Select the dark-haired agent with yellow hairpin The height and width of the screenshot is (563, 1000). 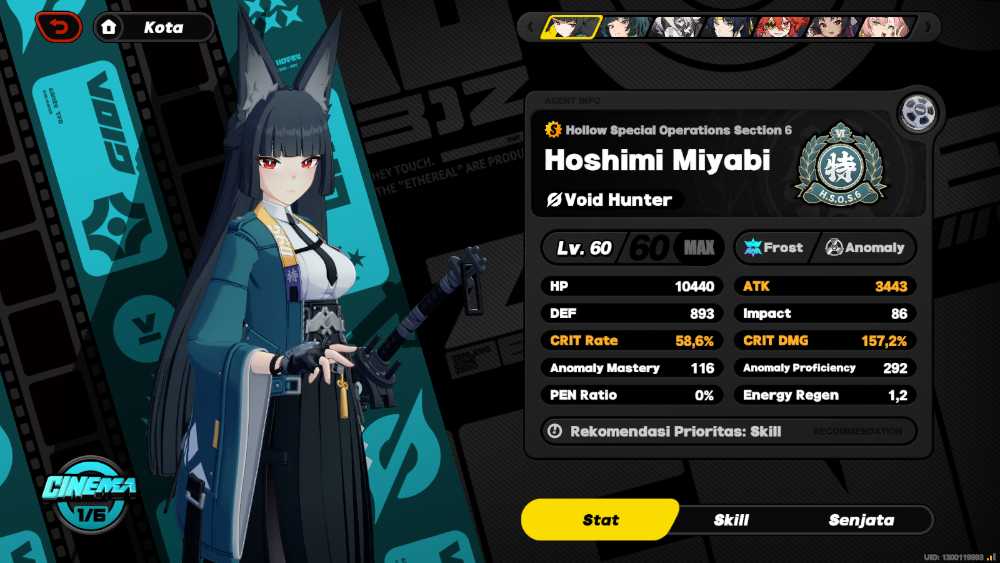pyautogui.click(x=726, y=27)
